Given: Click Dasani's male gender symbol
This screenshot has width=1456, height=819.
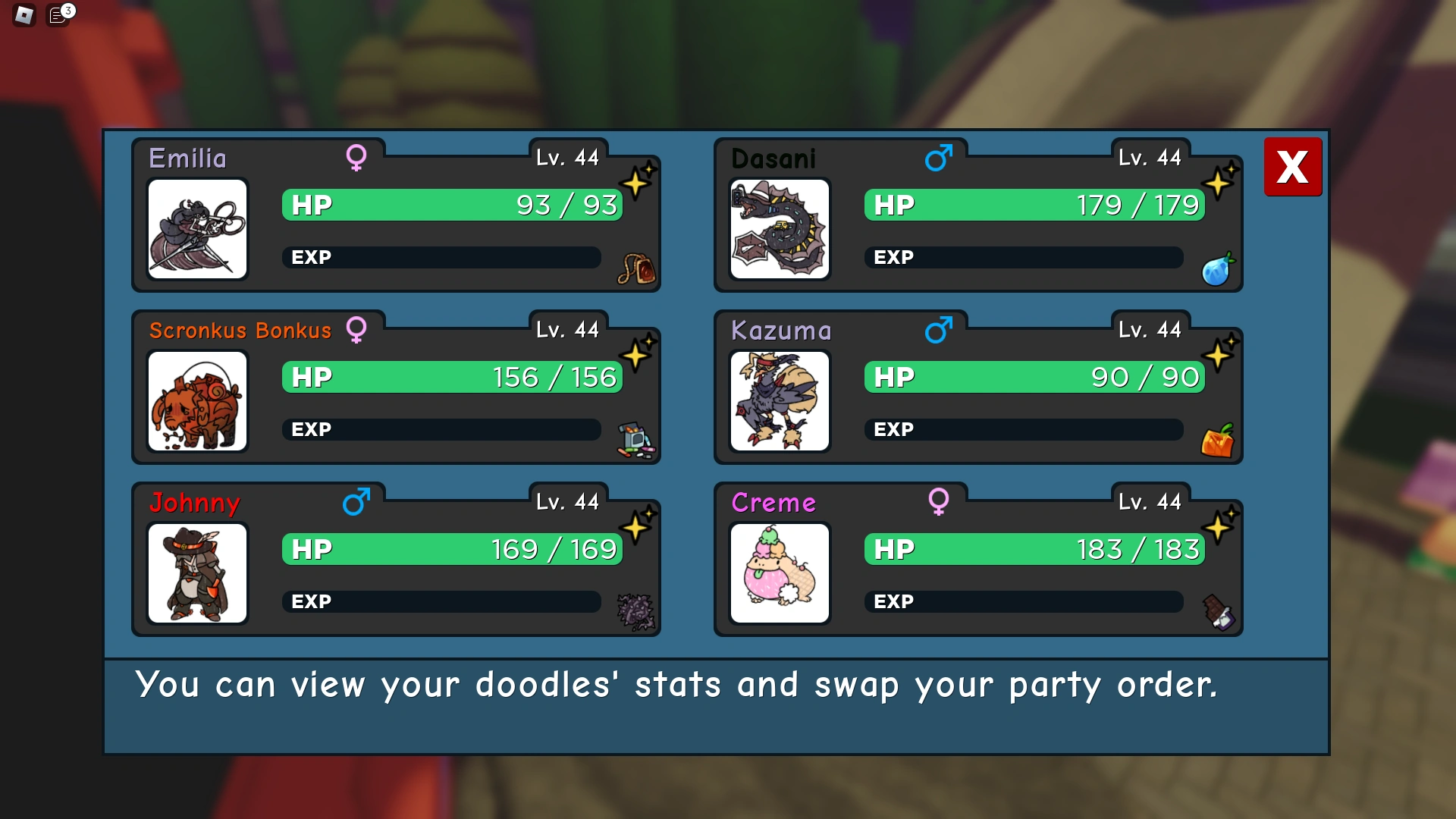Looking at the screenshot, I should 939,157.
